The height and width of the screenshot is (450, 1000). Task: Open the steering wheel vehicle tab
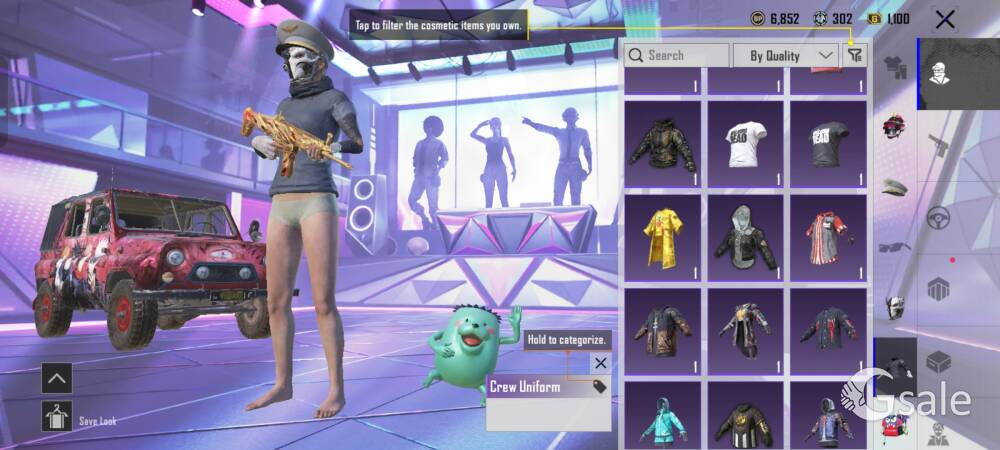[937, 217]
